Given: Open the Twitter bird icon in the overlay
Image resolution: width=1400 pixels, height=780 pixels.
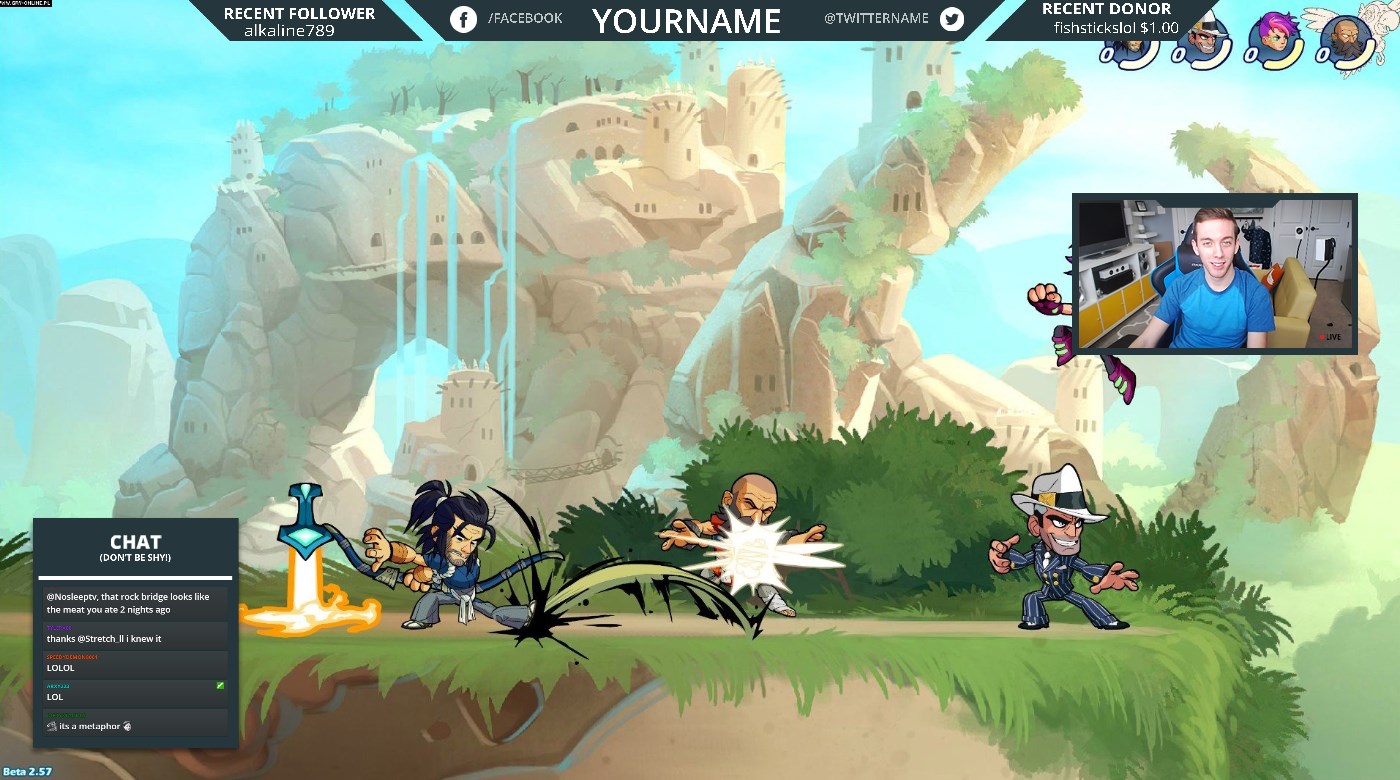Looking at the screenshot, I should click(x=951, y=19).
